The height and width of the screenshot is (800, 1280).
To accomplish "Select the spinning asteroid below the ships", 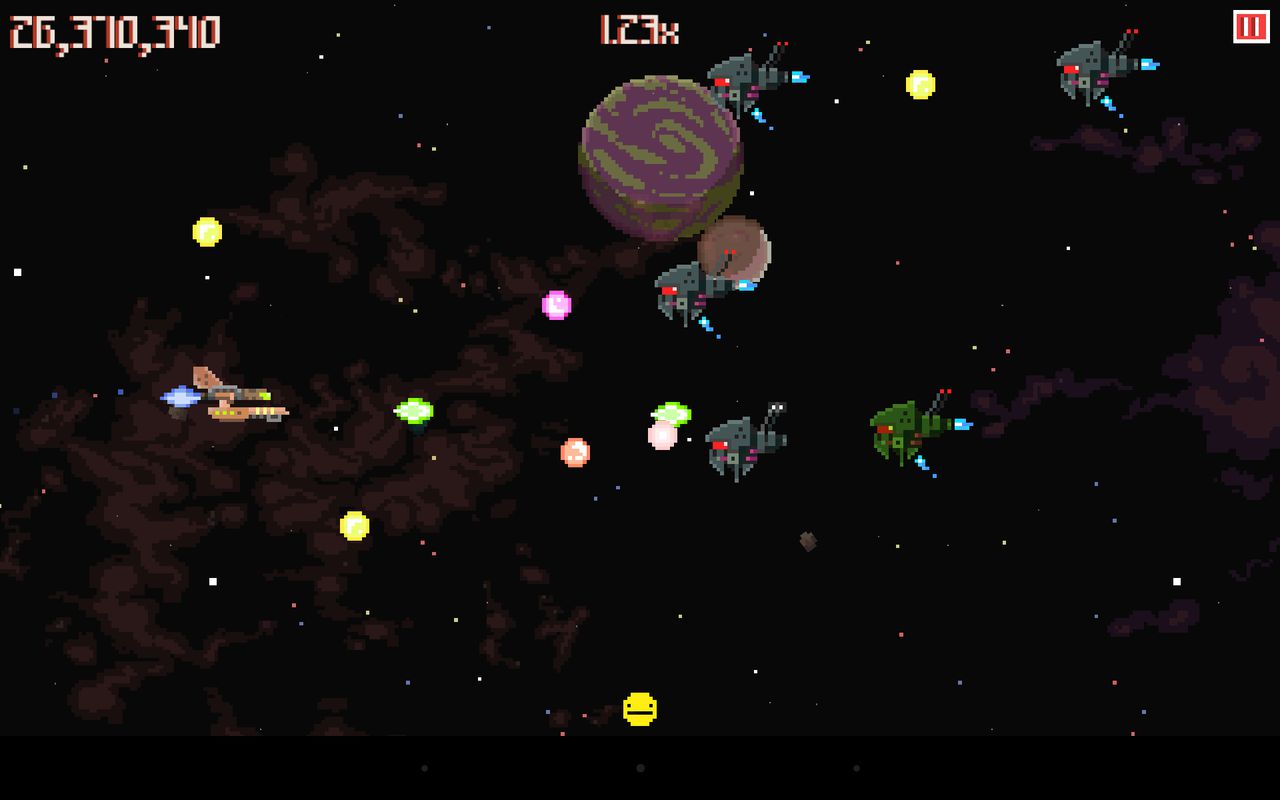I will pos(806,541).
